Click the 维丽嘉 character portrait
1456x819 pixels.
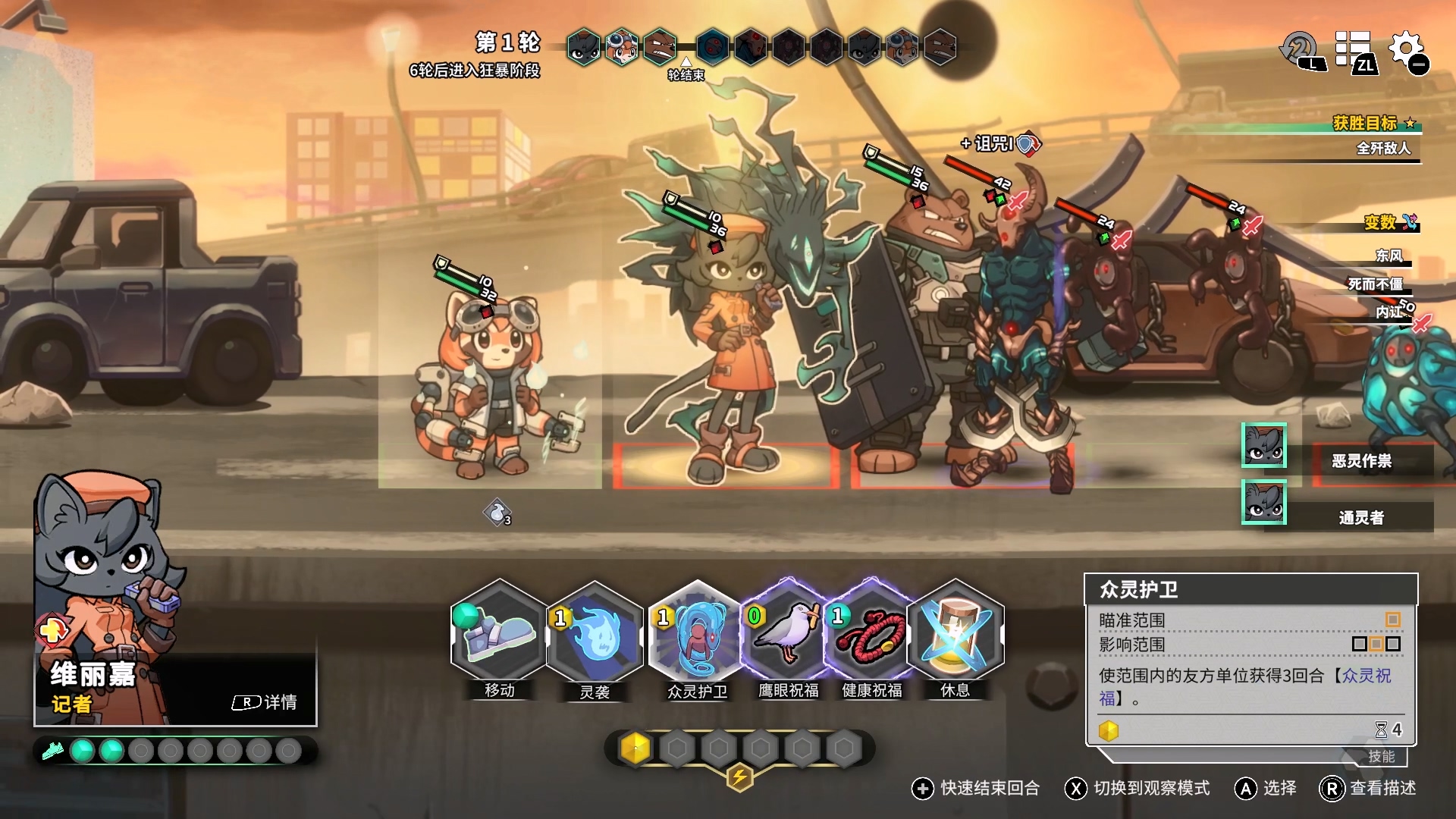[106, 576]
